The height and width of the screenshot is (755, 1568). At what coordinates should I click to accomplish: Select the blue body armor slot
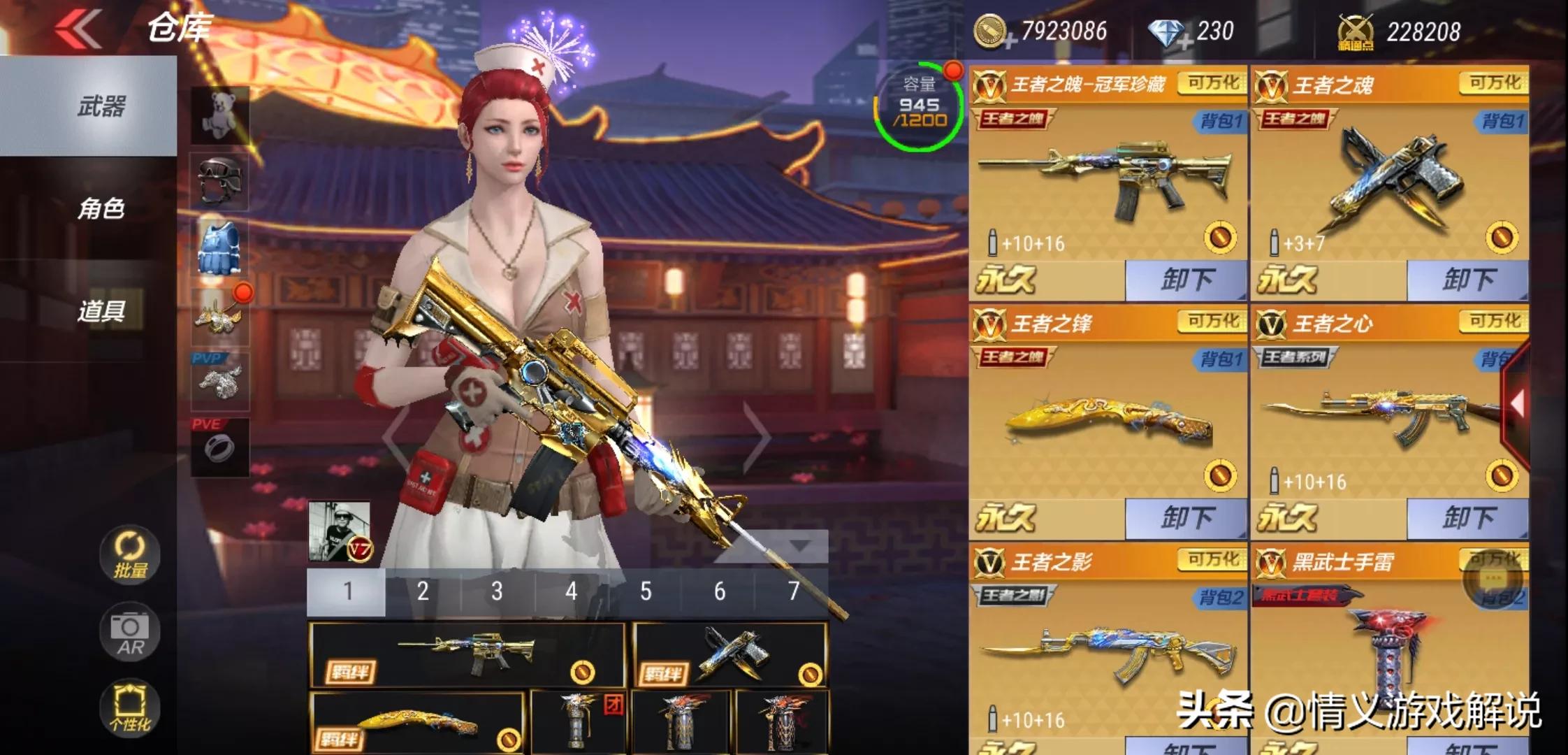(x=220, y=248)
